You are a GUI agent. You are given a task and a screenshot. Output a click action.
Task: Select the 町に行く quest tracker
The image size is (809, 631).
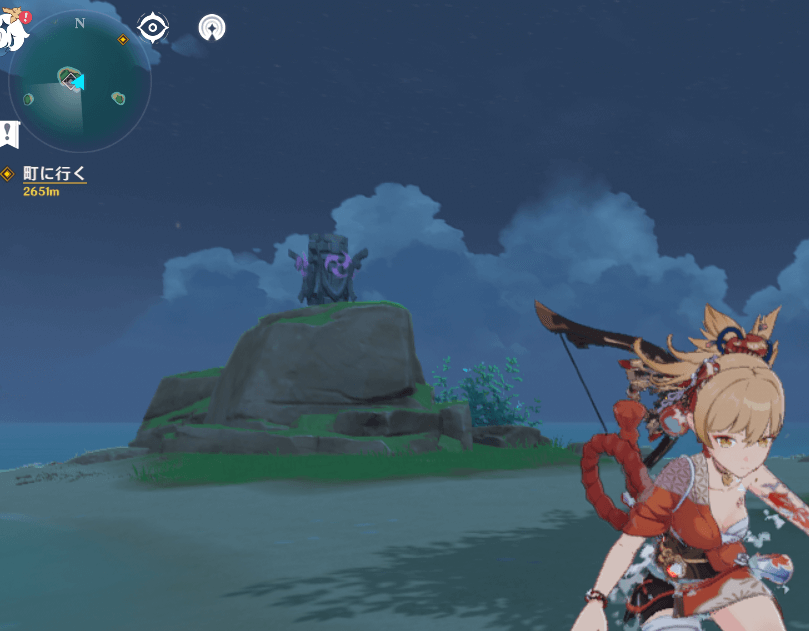(x=54, y=174)
